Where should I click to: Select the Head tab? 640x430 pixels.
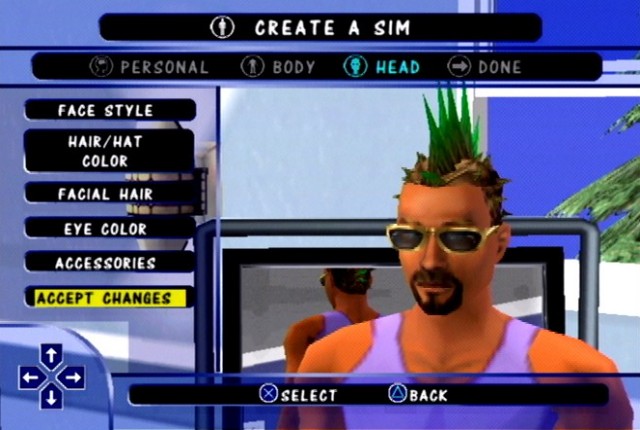(x=383, y=67)
